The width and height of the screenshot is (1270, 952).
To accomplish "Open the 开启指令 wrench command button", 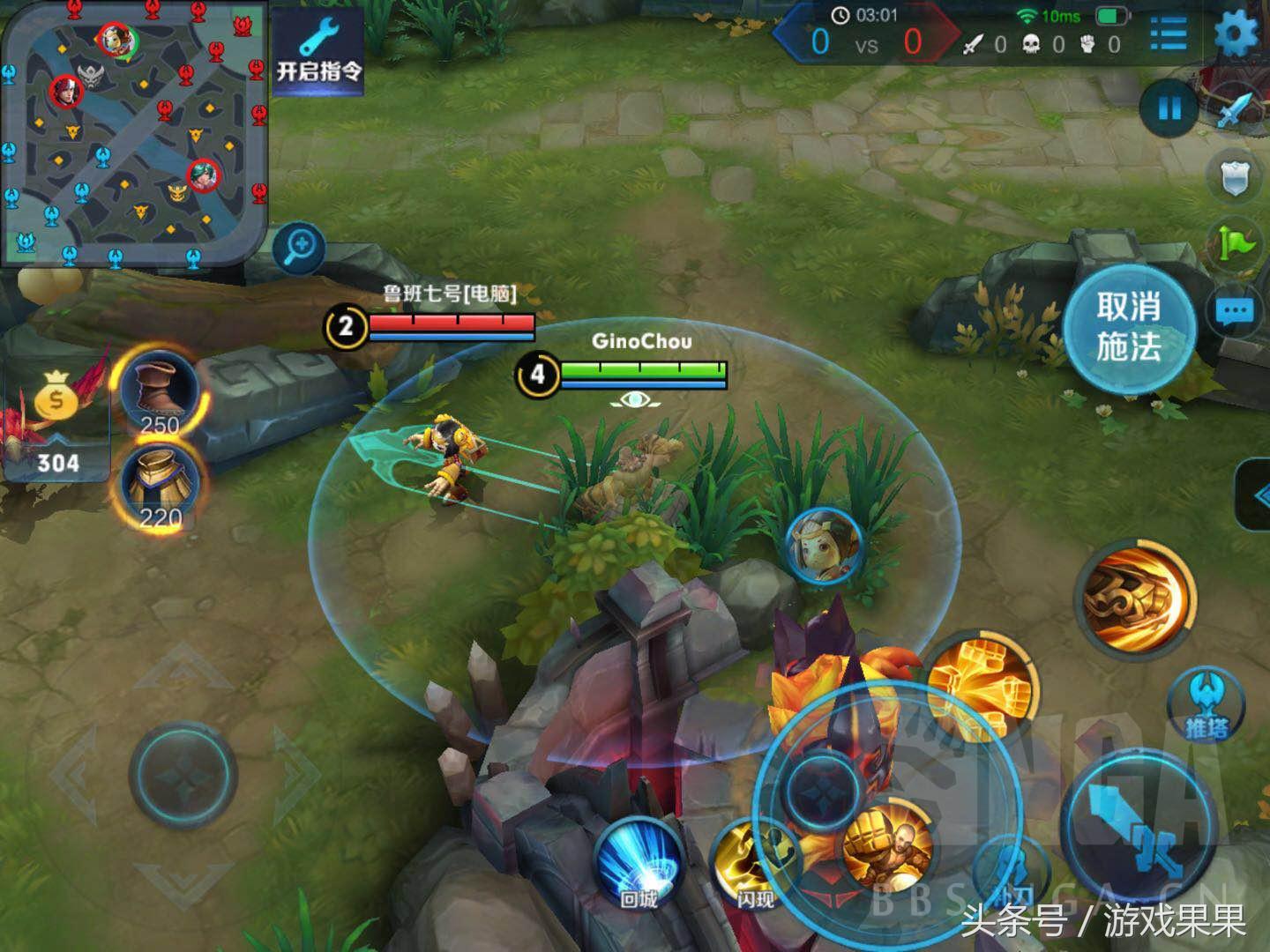I will click(317, 51).
